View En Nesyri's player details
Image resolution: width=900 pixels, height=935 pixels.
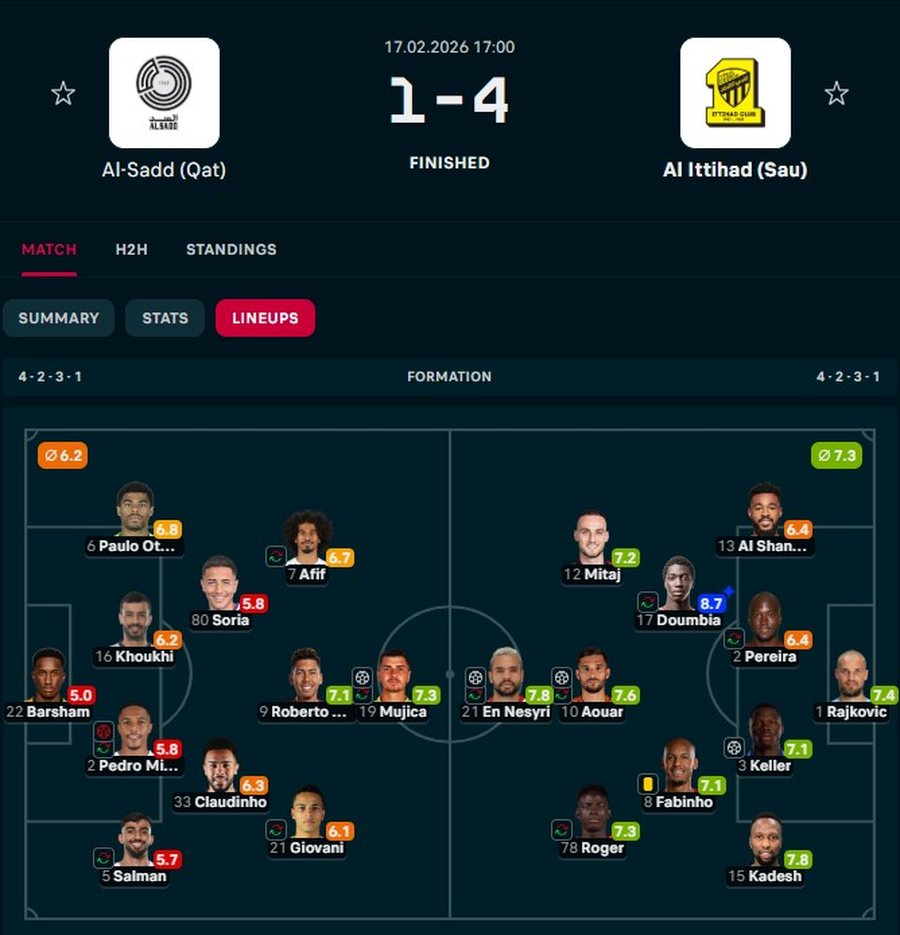[x=506, y=675]
